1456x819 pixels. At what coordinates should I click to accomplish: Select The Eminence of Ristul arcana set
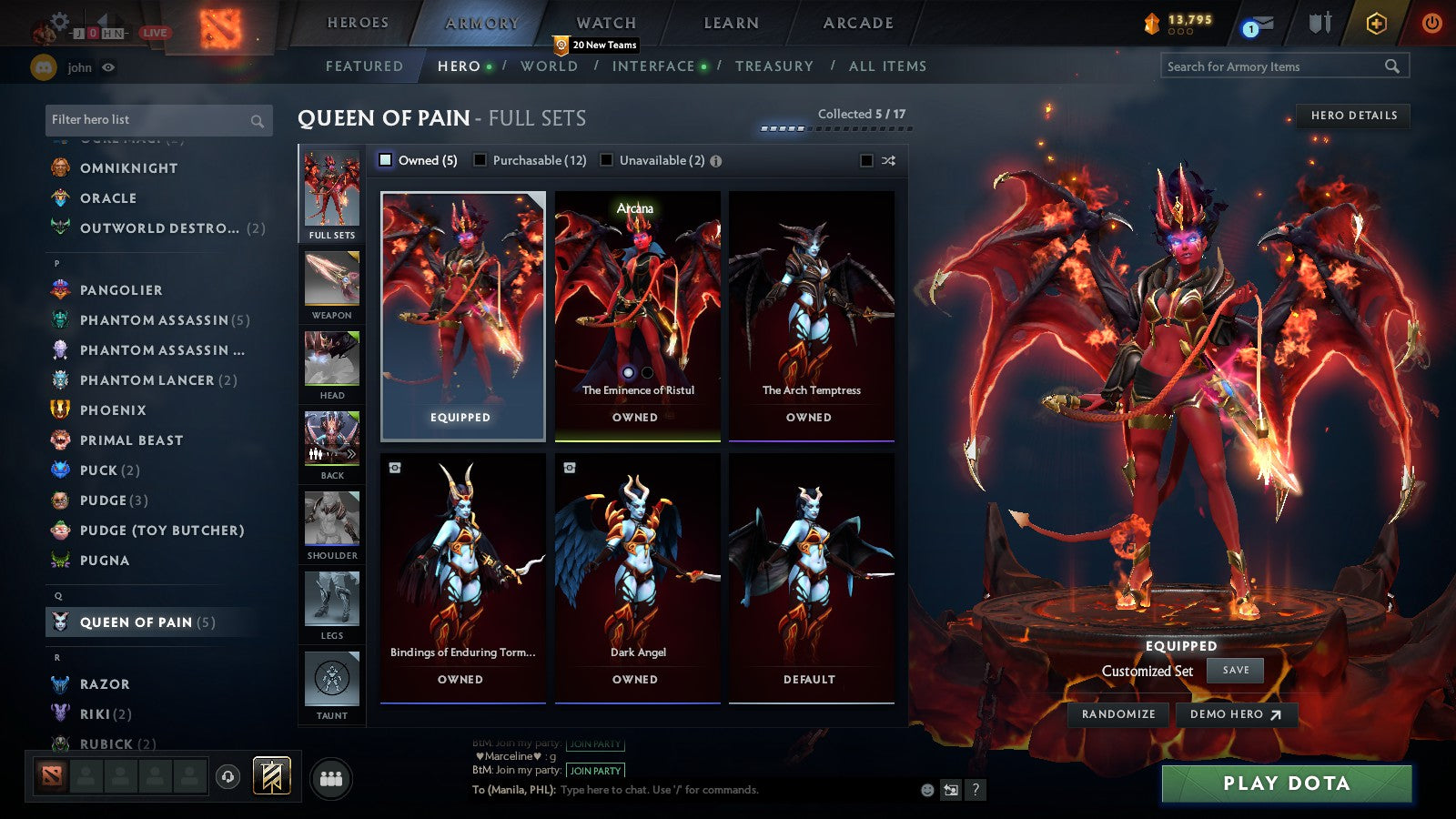637,315
